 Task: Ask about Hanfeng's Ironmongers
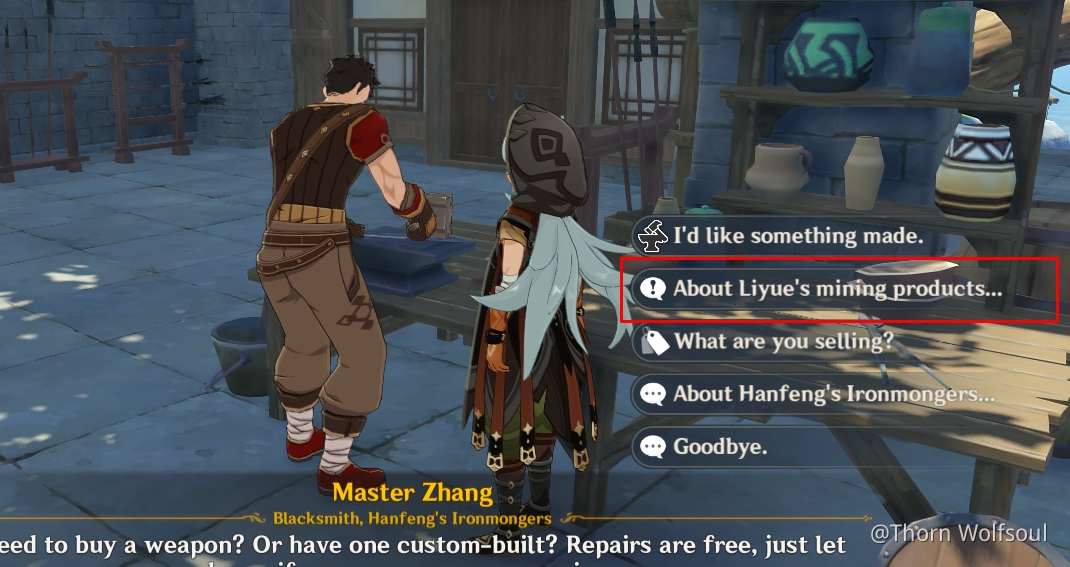point(833,394)
